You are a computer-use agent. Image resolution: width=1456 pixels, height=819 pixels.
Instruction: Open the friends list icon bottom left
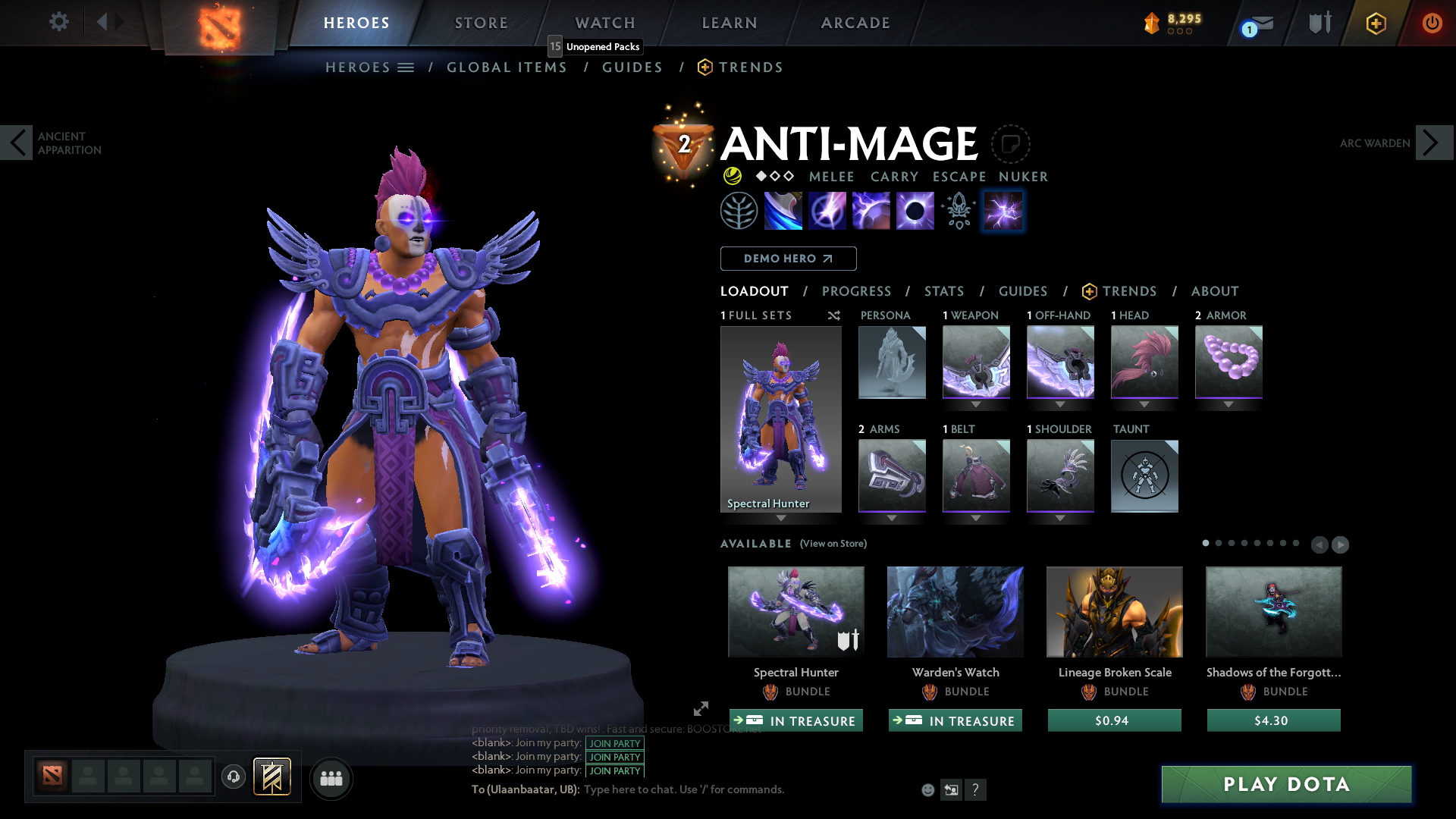(x=331, y=778)
